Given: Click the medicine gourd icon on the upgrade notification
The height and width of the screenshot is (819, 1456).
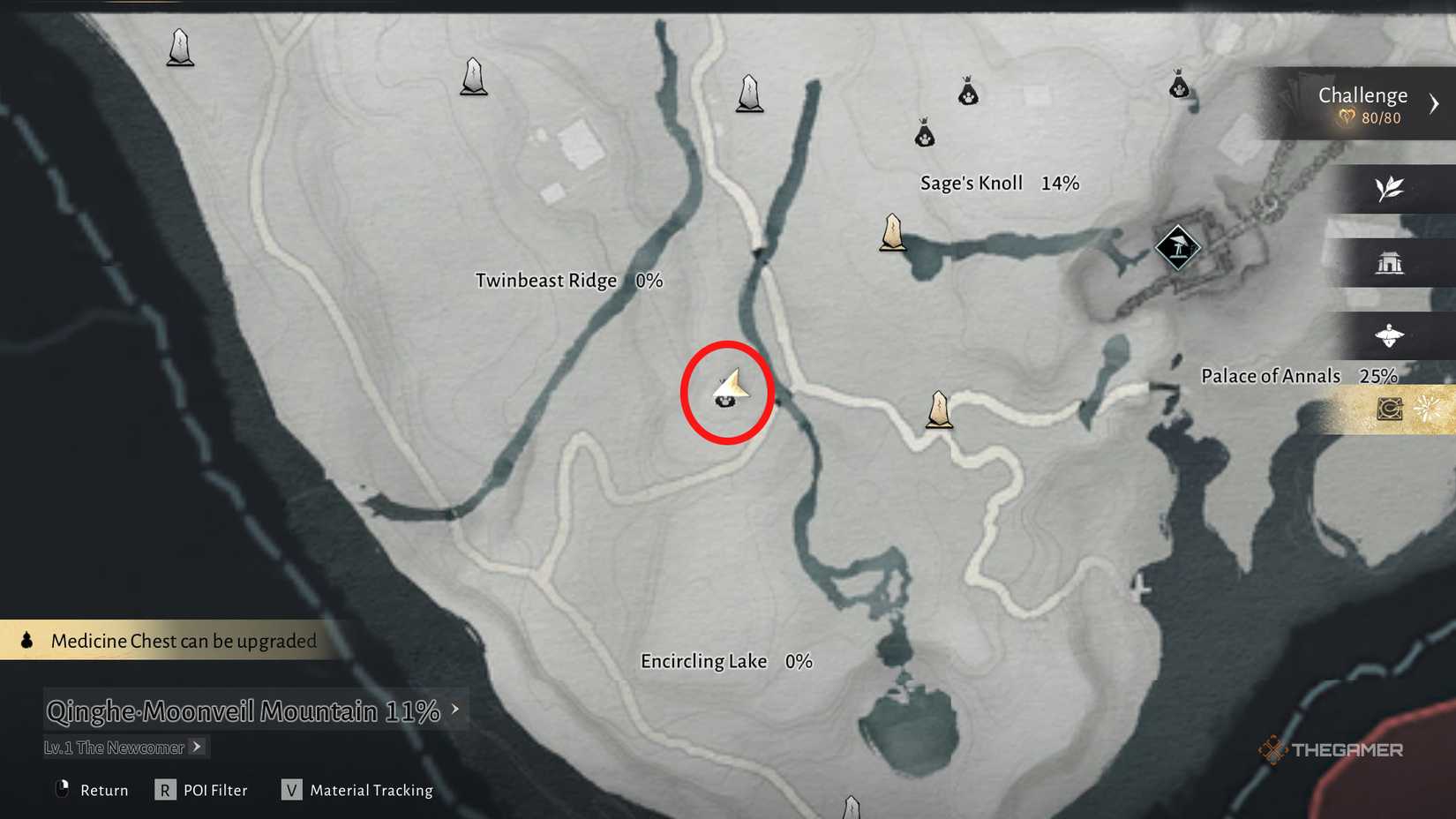Looking at the screenshot, I should coord(25,640).
